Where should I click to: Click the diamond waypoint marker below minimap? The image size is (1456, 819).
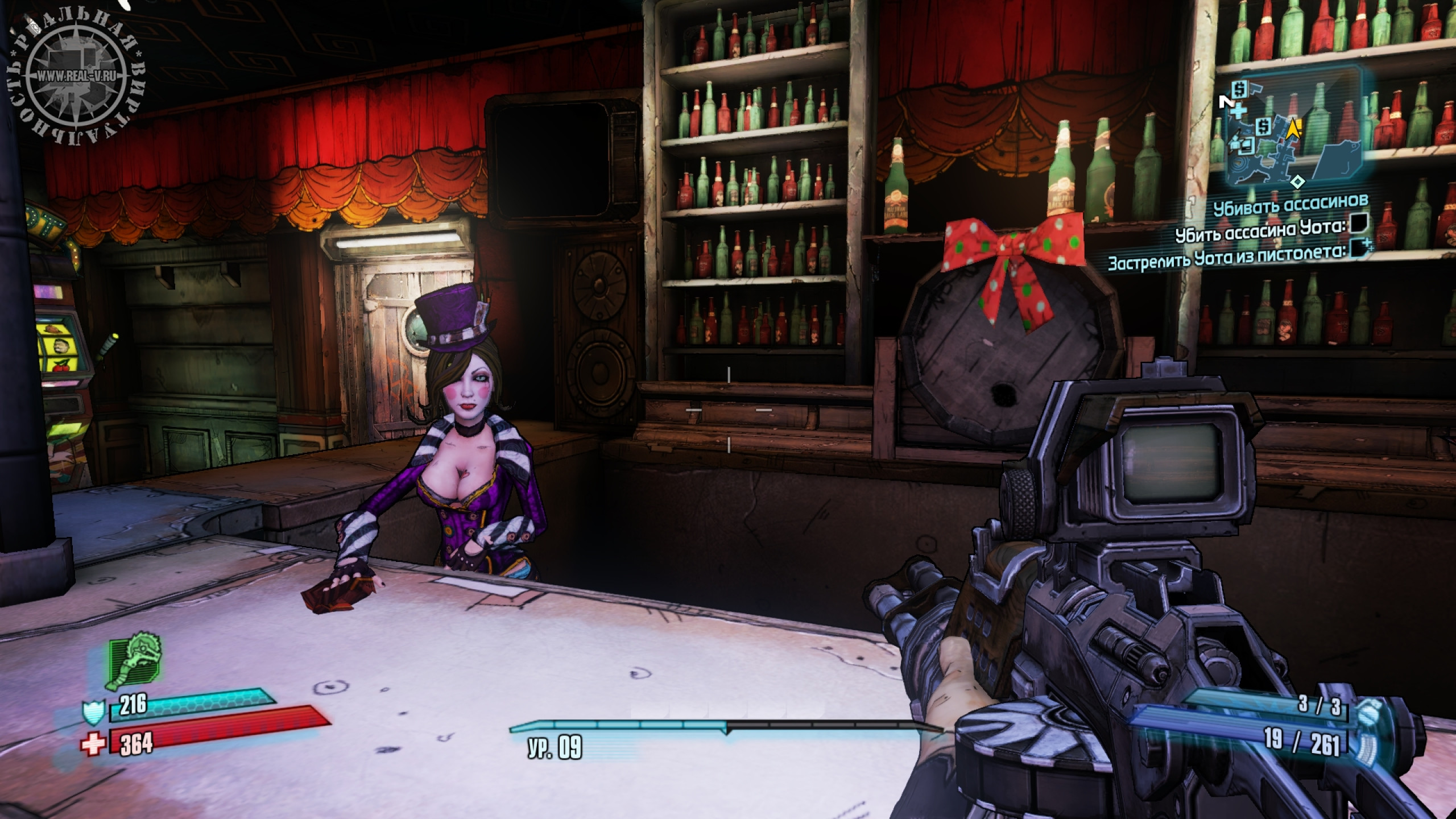coord(1297,182)
